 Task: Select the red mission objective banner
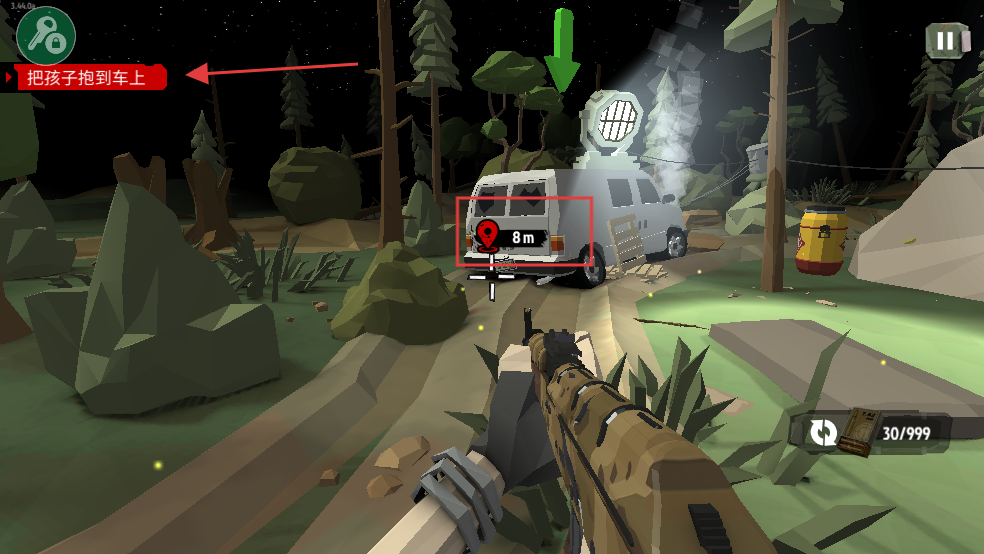pos(88,77)
